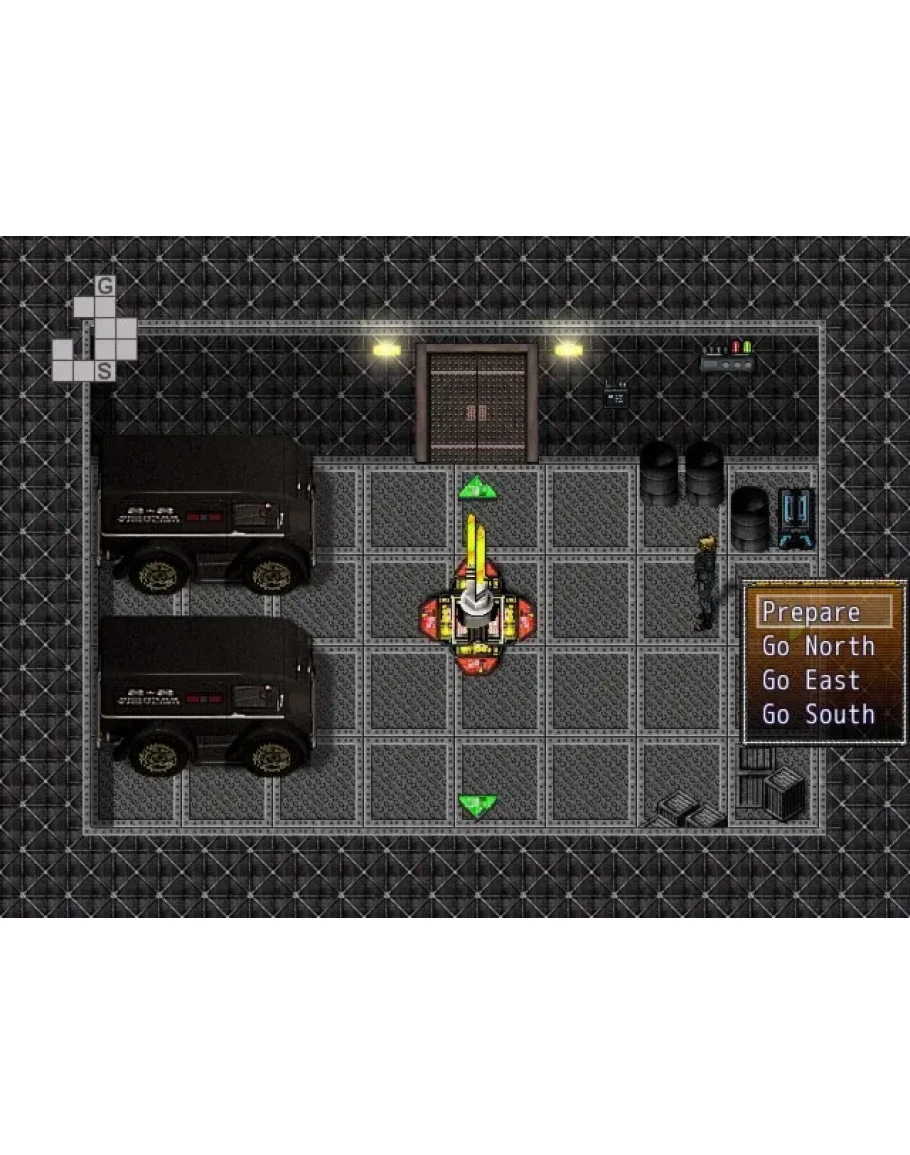
Task: Select Go South in the command menu
Action: click(x=818, y=714)
